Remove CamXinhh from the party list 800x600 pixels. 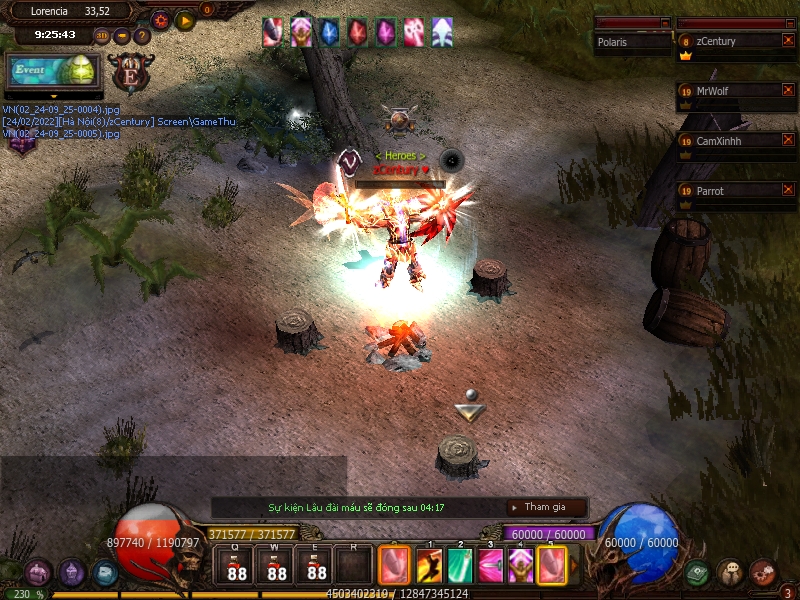point(788,140)
